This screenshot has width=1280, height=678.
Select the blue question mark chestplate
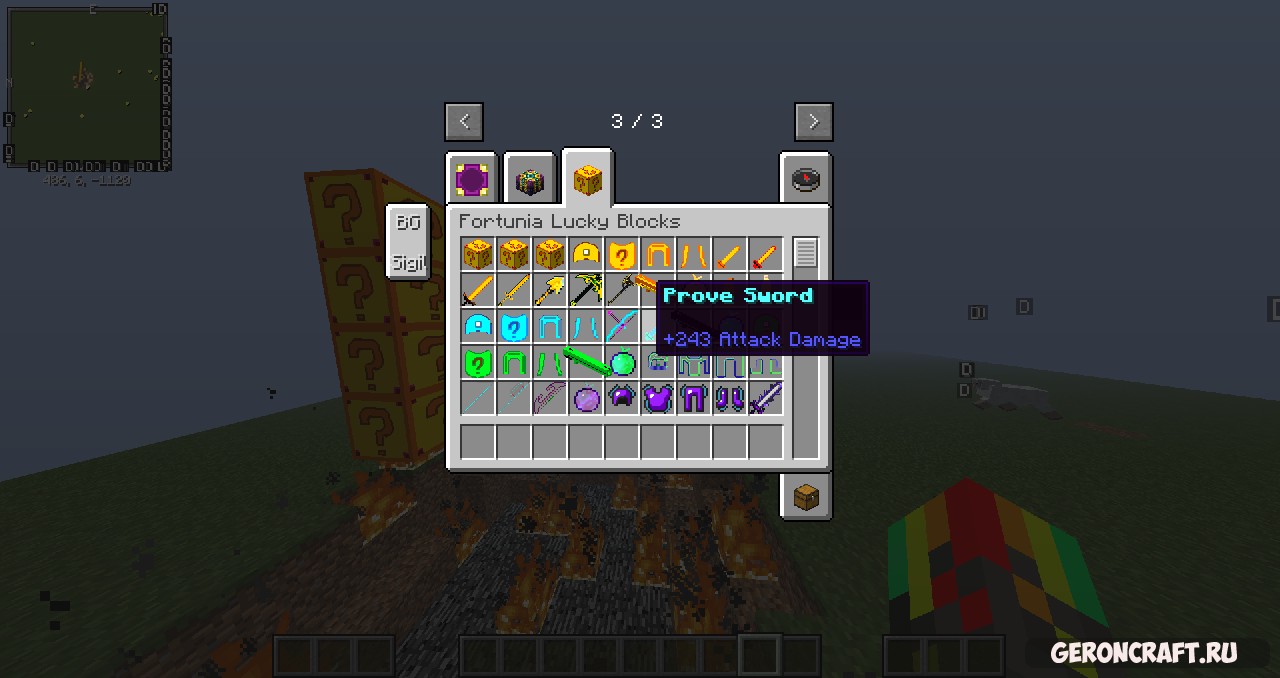pyautogui.click(x=514, y=327)
